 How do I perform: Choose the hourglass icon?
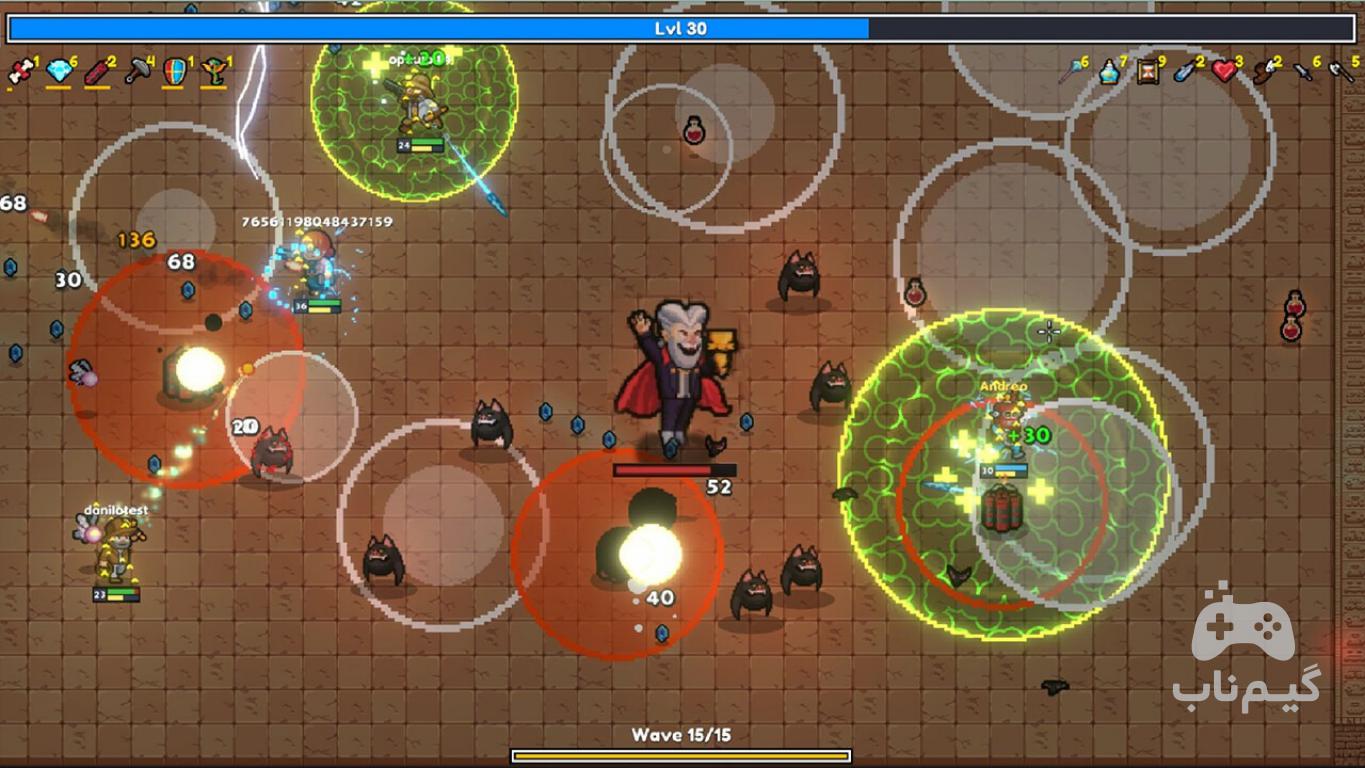pos(1148,71)
